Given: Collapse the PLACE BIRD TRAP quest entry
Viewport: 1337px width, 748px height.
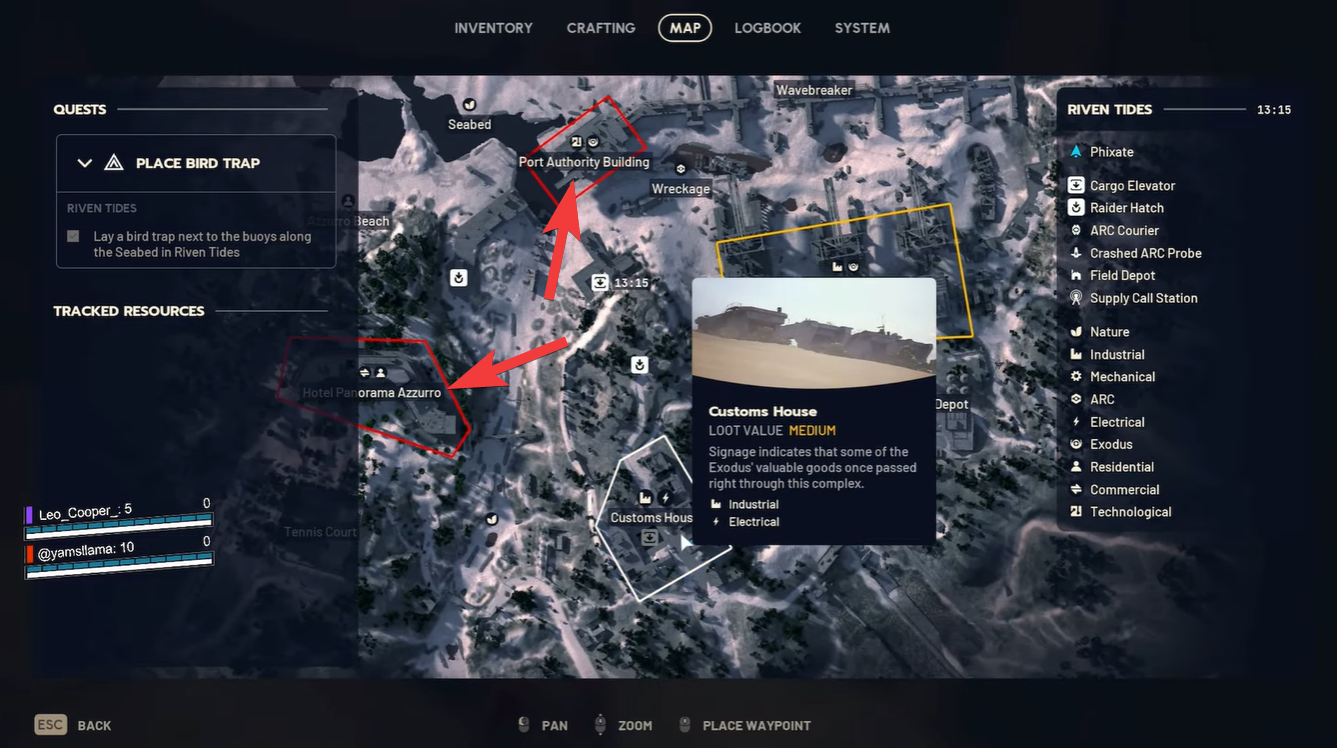Looking at the screenshot, I should pos(84,162).
